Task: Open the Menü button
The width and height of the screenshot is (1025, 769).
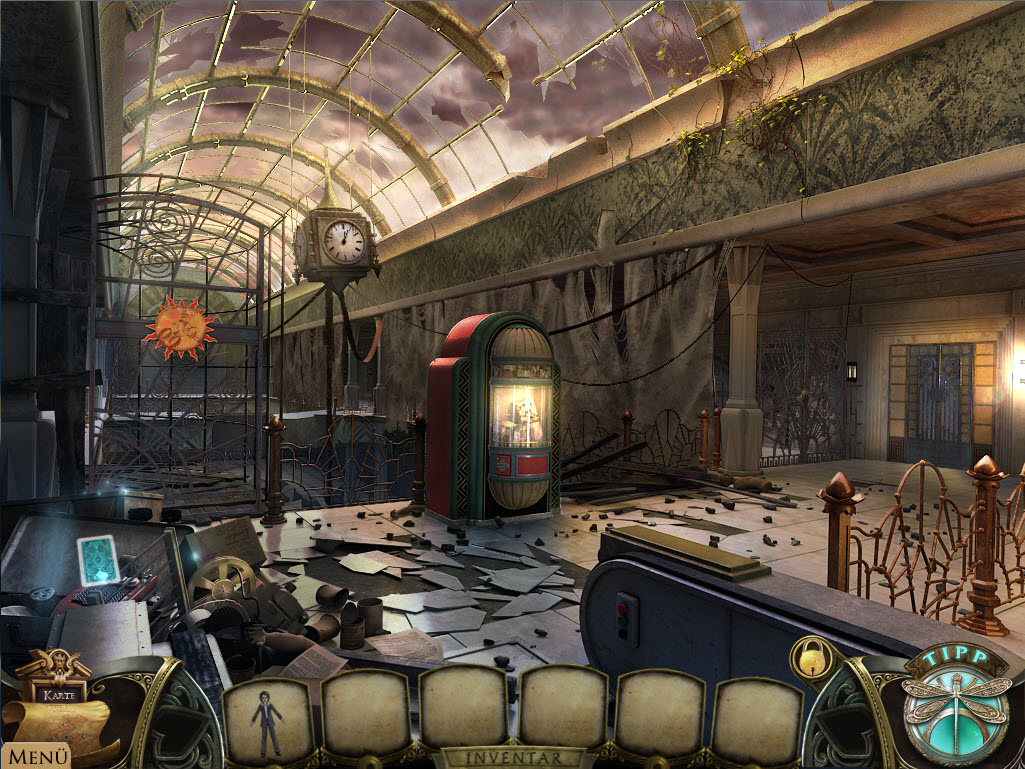Action: (x=35, y=756)
